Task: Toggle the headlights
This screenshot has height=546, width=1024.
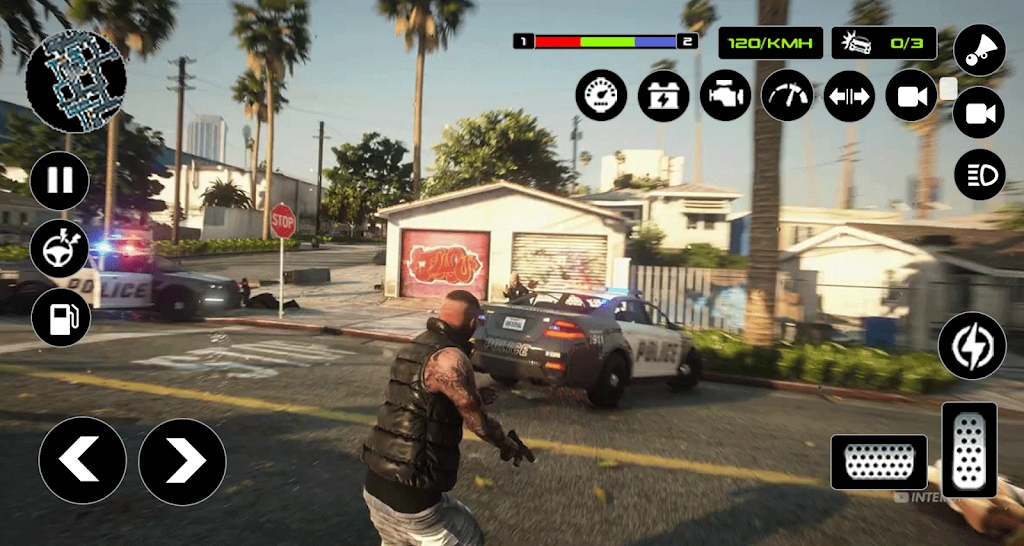Action: [979, 175]
